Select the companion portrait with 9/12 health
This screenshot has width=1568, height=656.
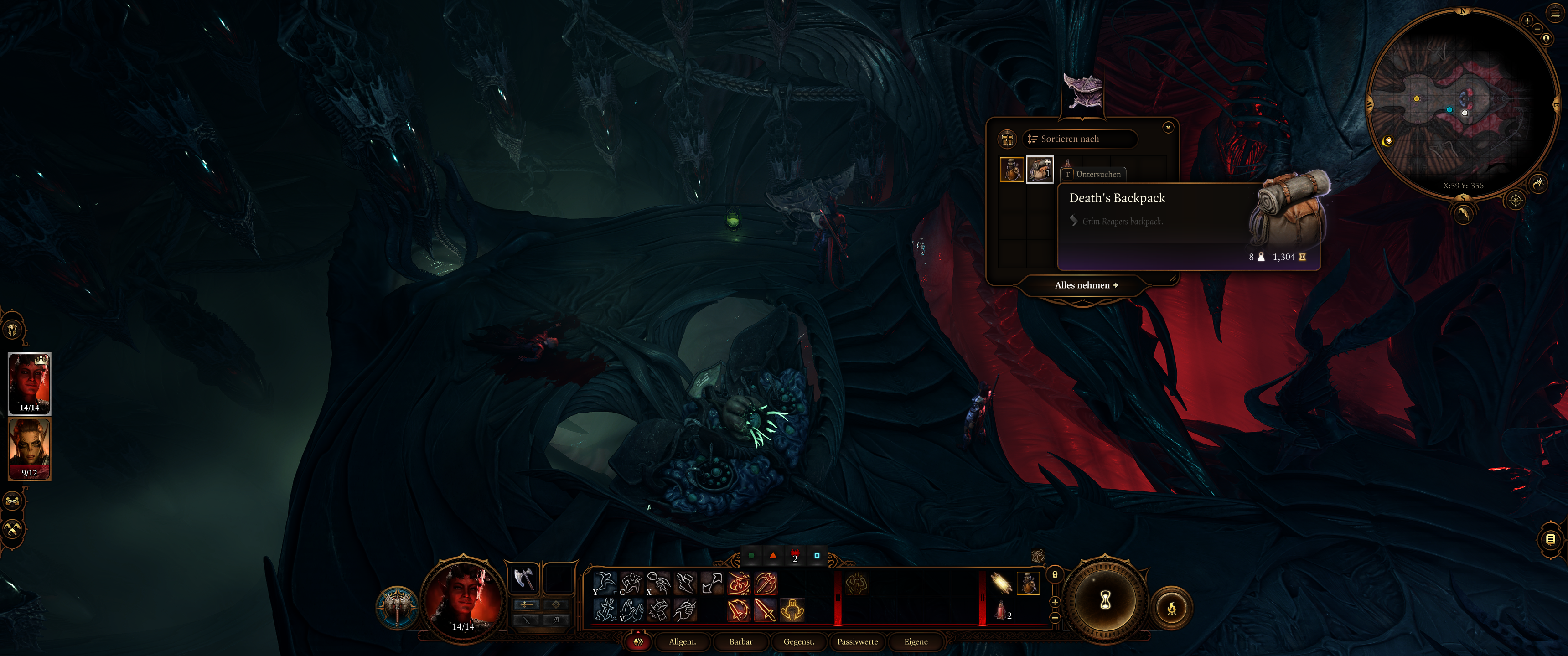click(29, 449)
